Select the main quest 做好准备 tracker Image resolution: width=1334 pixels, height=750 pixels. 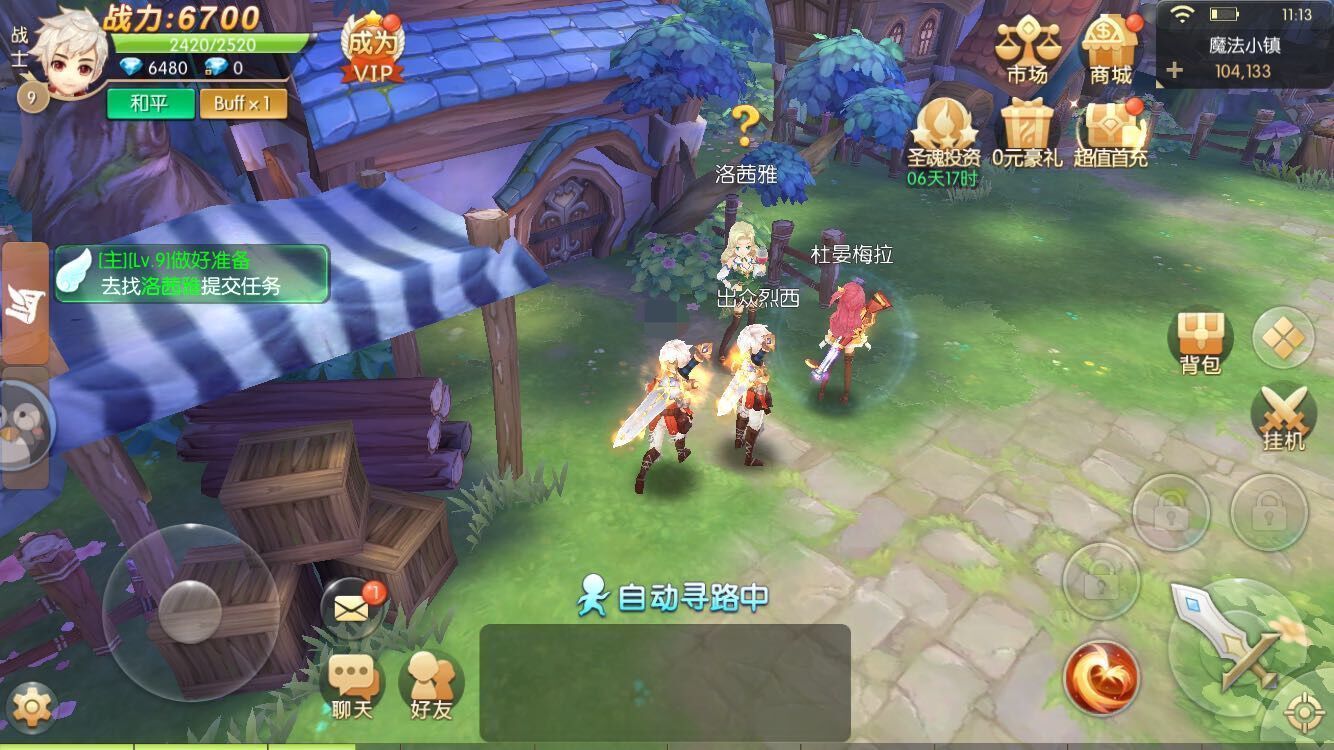[x=192, y=273]
